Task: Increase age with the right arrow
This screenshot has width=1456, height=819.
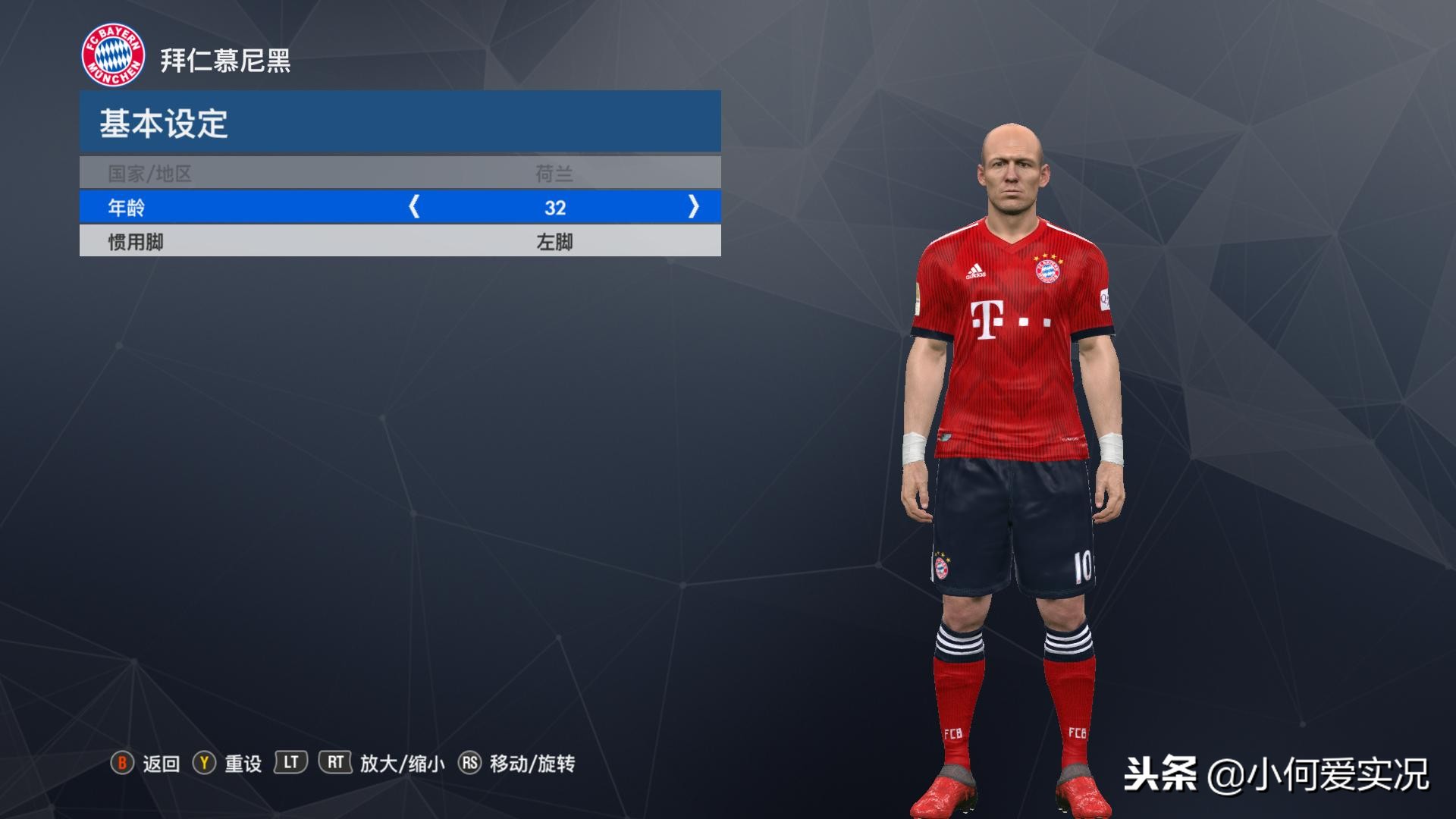Action: 693,206
